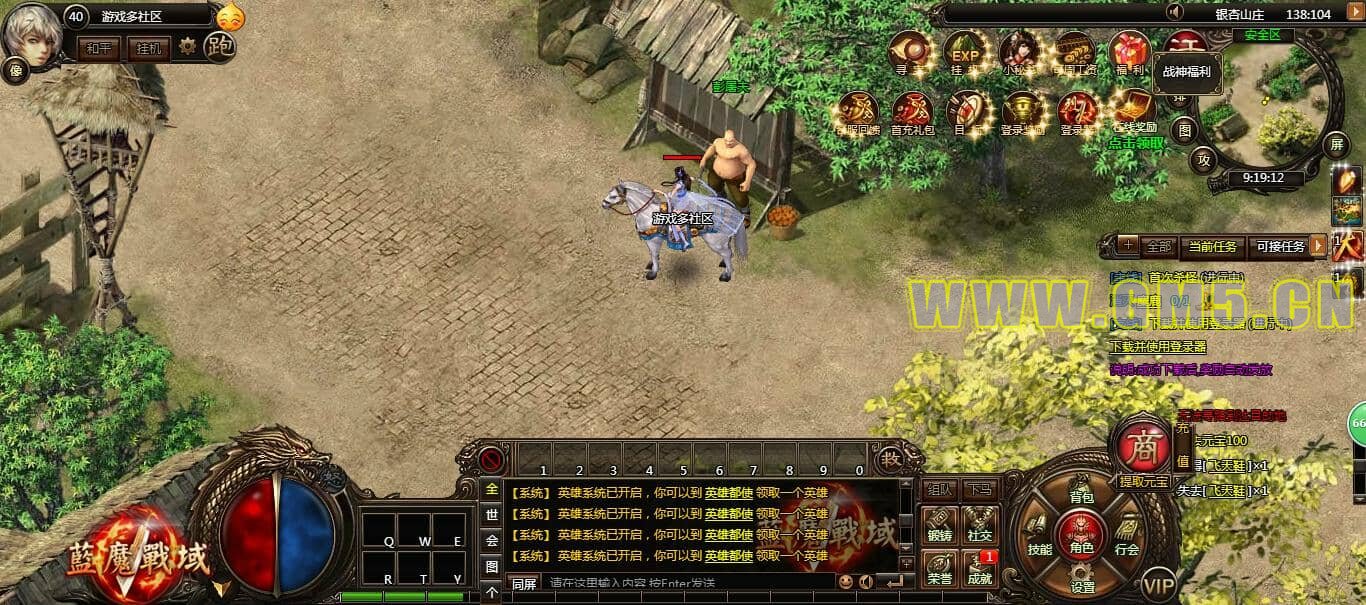The width and height of the screenshot is (1366, 605).
Task: Open the 首充礼包 first-recharge gift pack
Action: point(911,112)
